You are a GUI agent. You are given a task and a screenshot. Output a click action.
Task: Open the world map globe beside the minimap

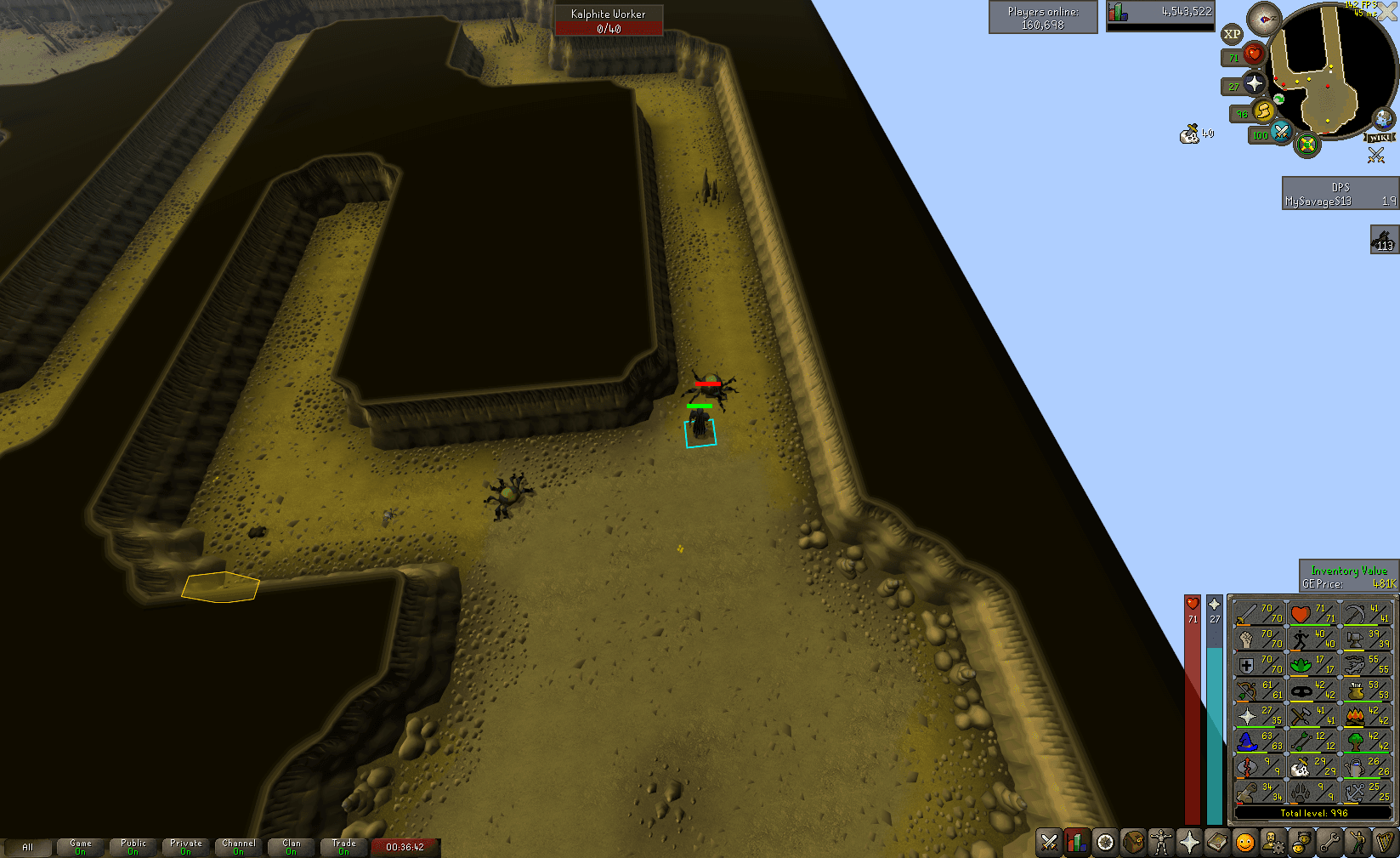pyautogui.click(x=1383, y=119)
